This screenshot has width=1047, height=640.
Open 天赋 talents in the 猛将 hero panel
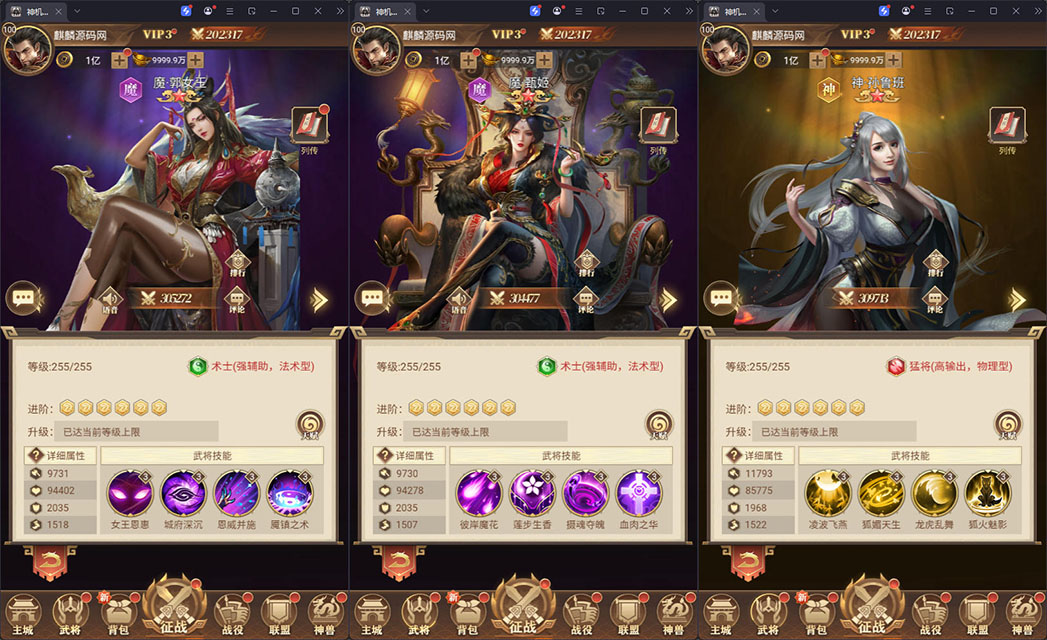pyautogui.click(x=1008, y=424)
